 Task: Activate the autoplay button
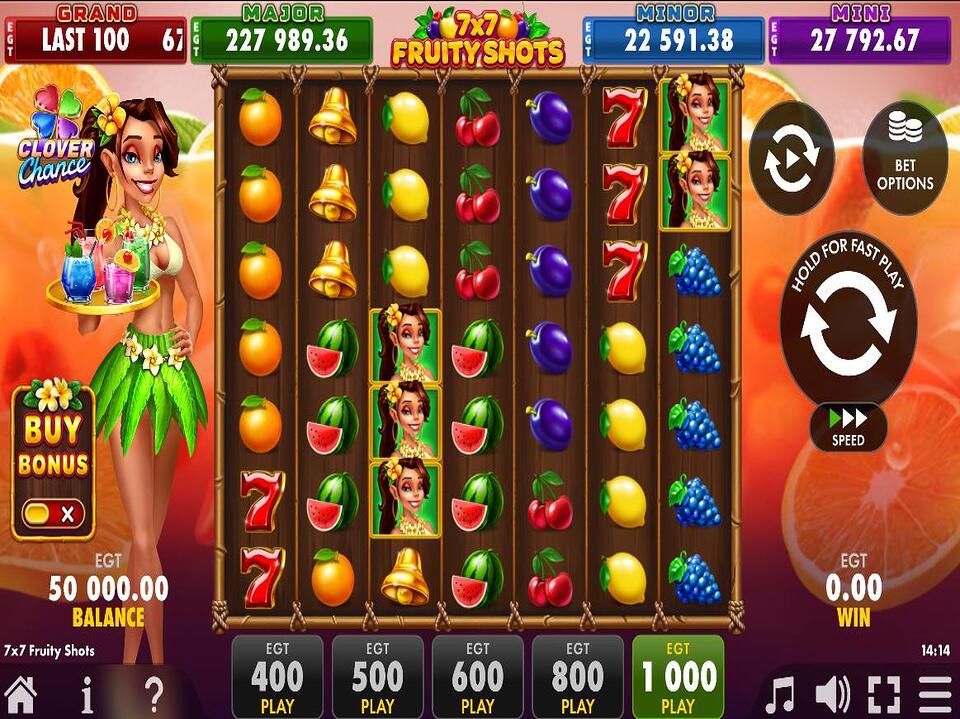[791, 158]
